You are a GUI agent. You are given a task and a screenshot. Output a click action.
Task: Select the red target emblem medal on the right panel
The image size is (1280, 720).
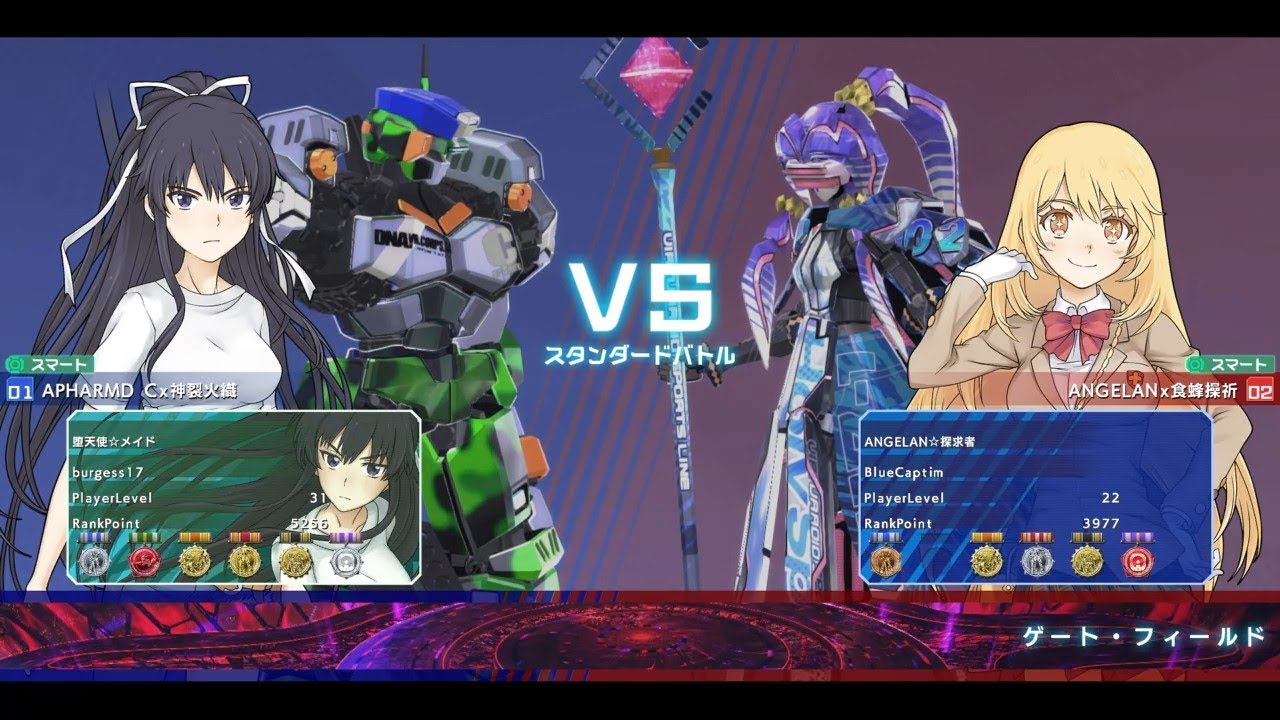tap(1139, 560)
